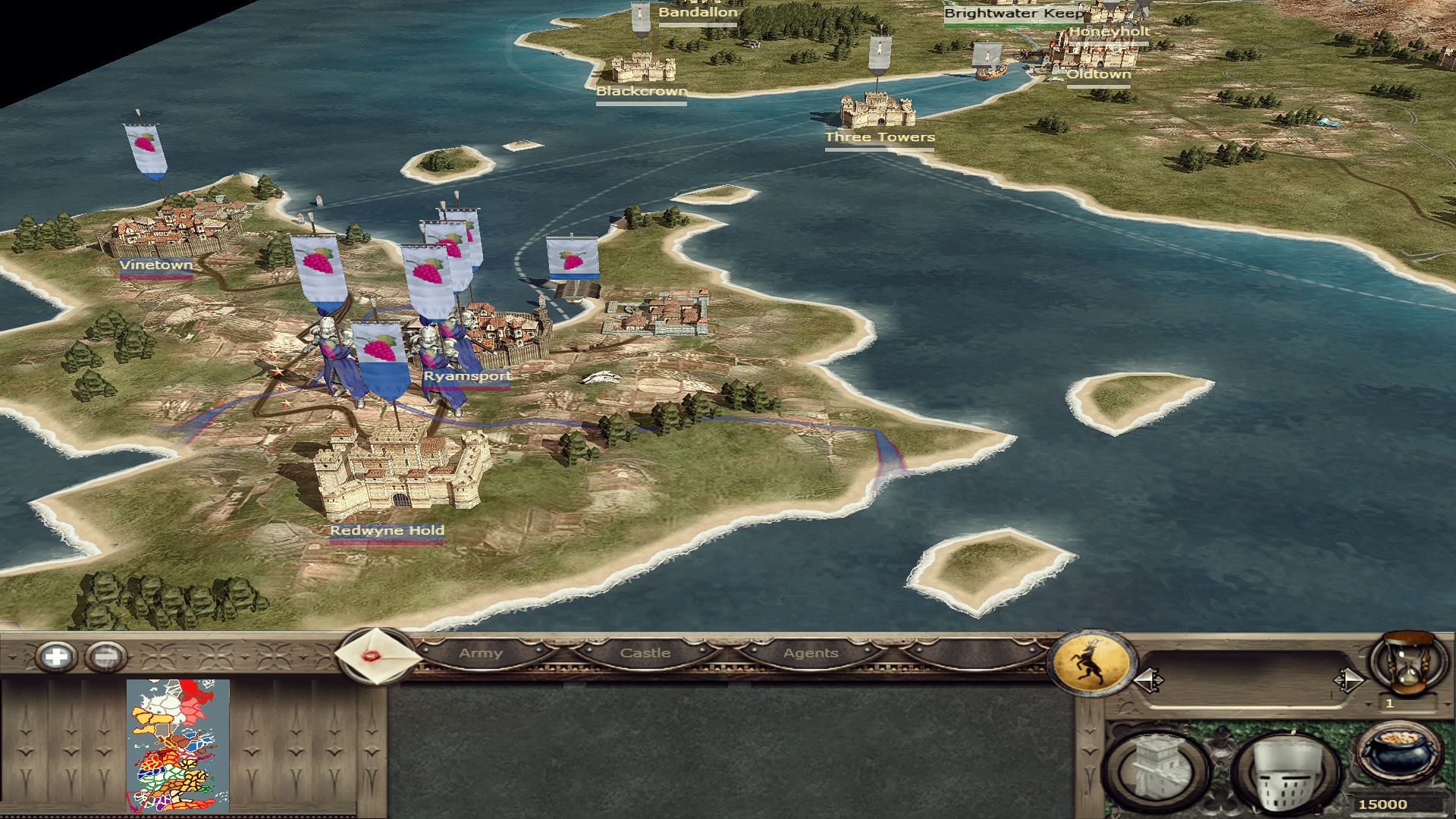End the turn with the hourglass

tap(1407, 661)
